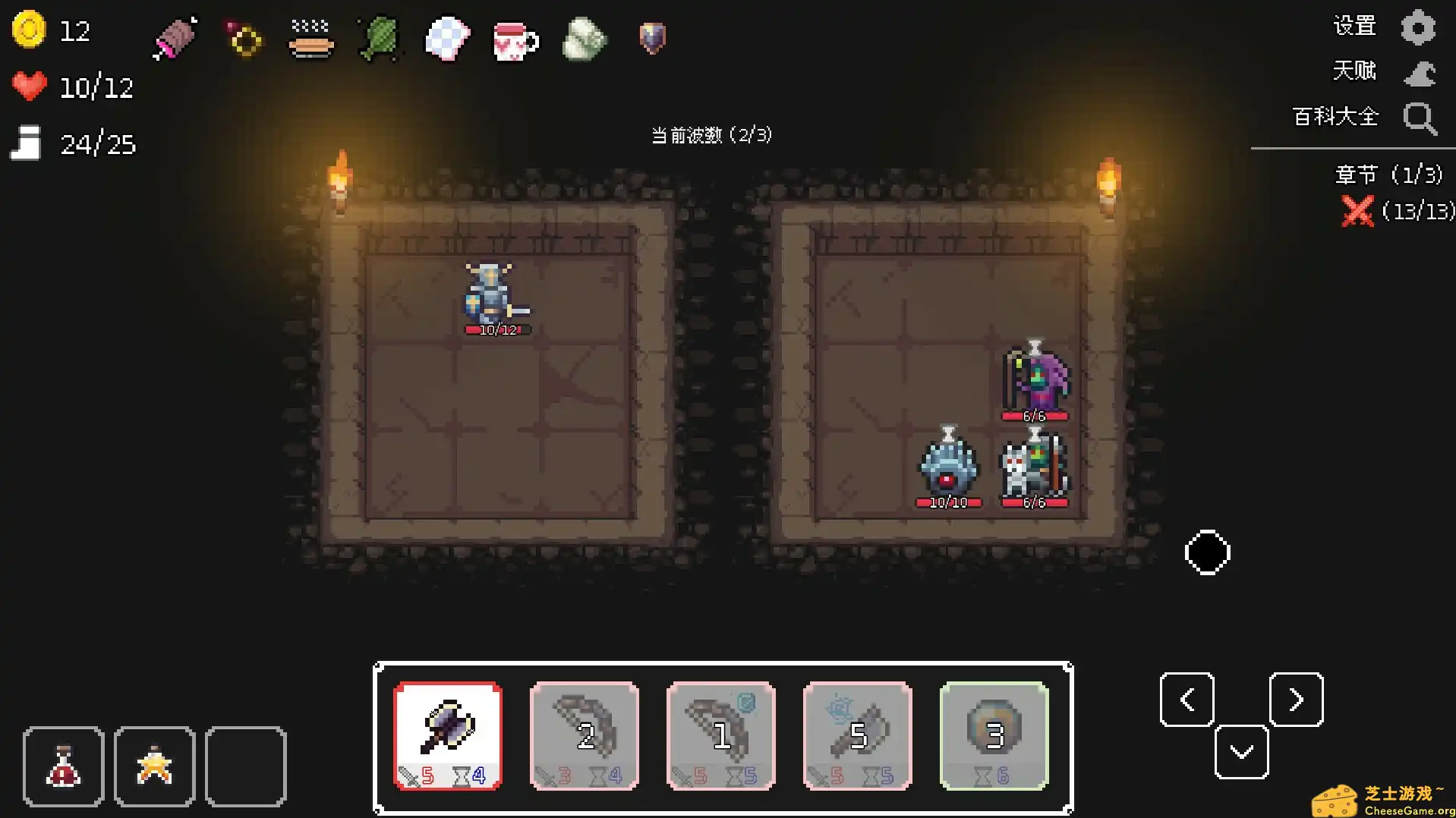Click the empty third consumable slot
Screen dimensions: 1456x818
[x=245, y=766]
